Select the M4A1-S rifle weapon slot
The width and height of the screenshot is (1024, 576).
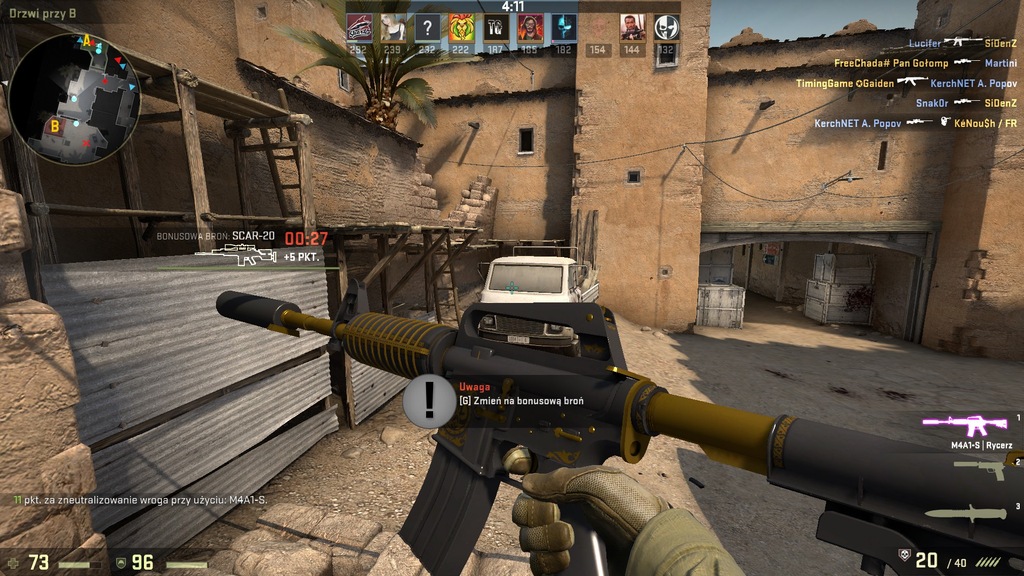964,427
